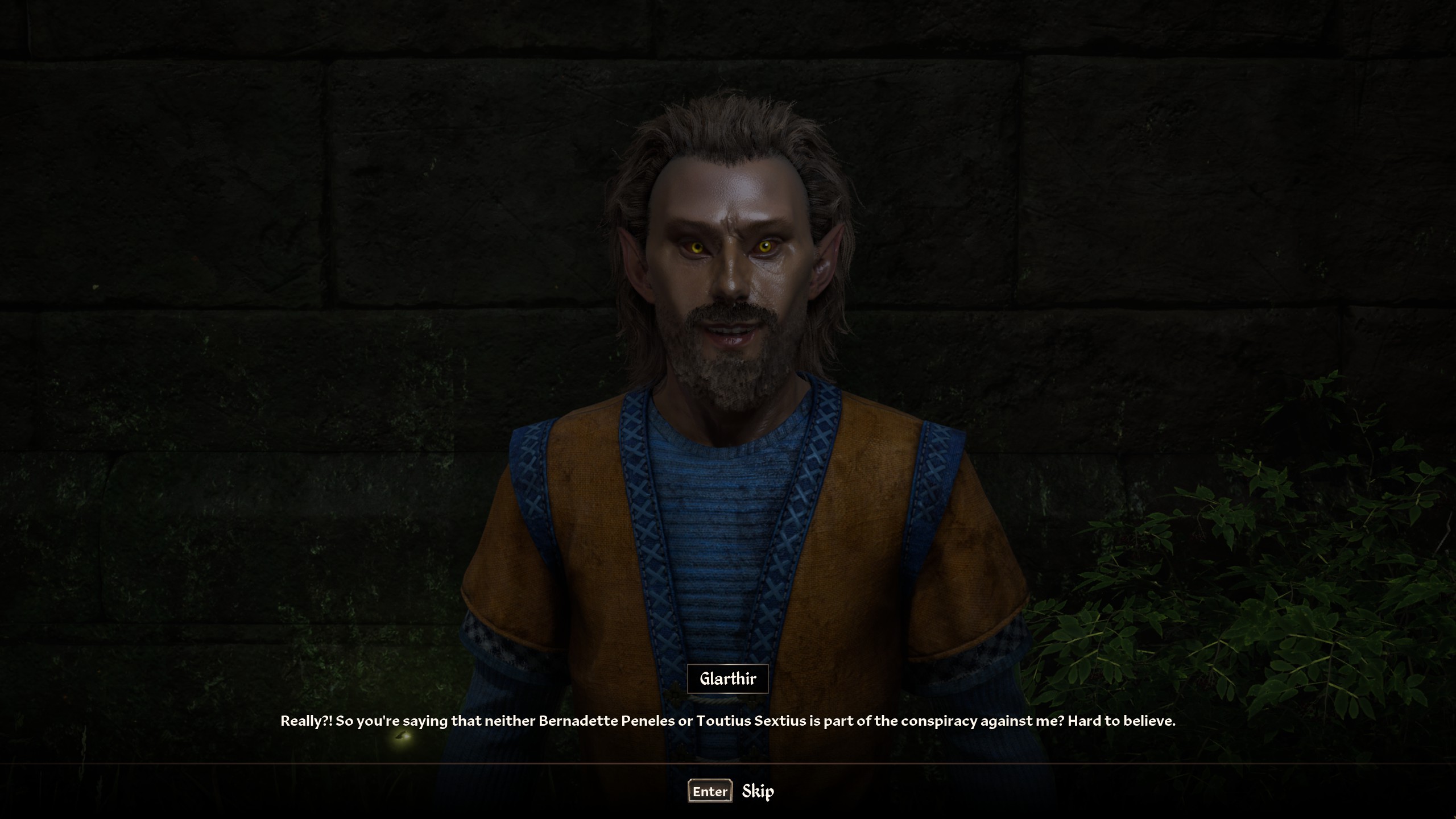
Task: Click the Enter key prompt icon
Action: pos(709,791)
